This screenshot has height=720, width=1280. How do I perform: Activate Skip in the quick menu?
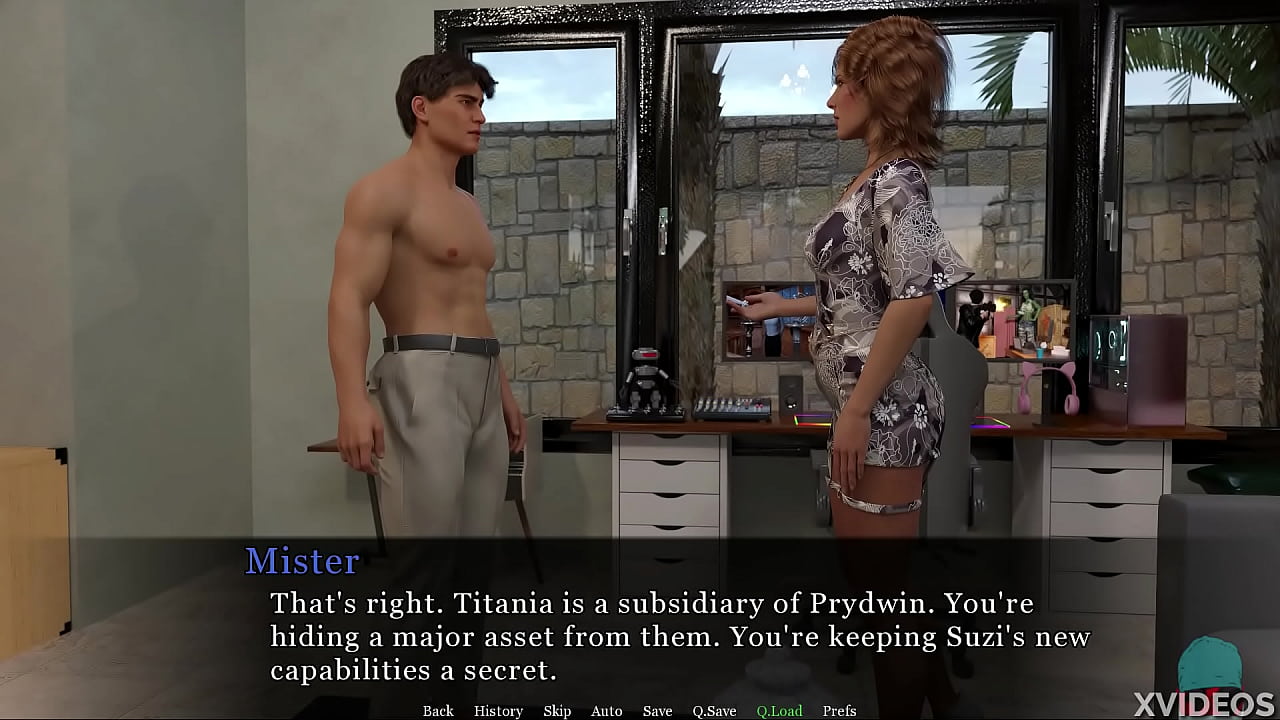coord(557,711)
